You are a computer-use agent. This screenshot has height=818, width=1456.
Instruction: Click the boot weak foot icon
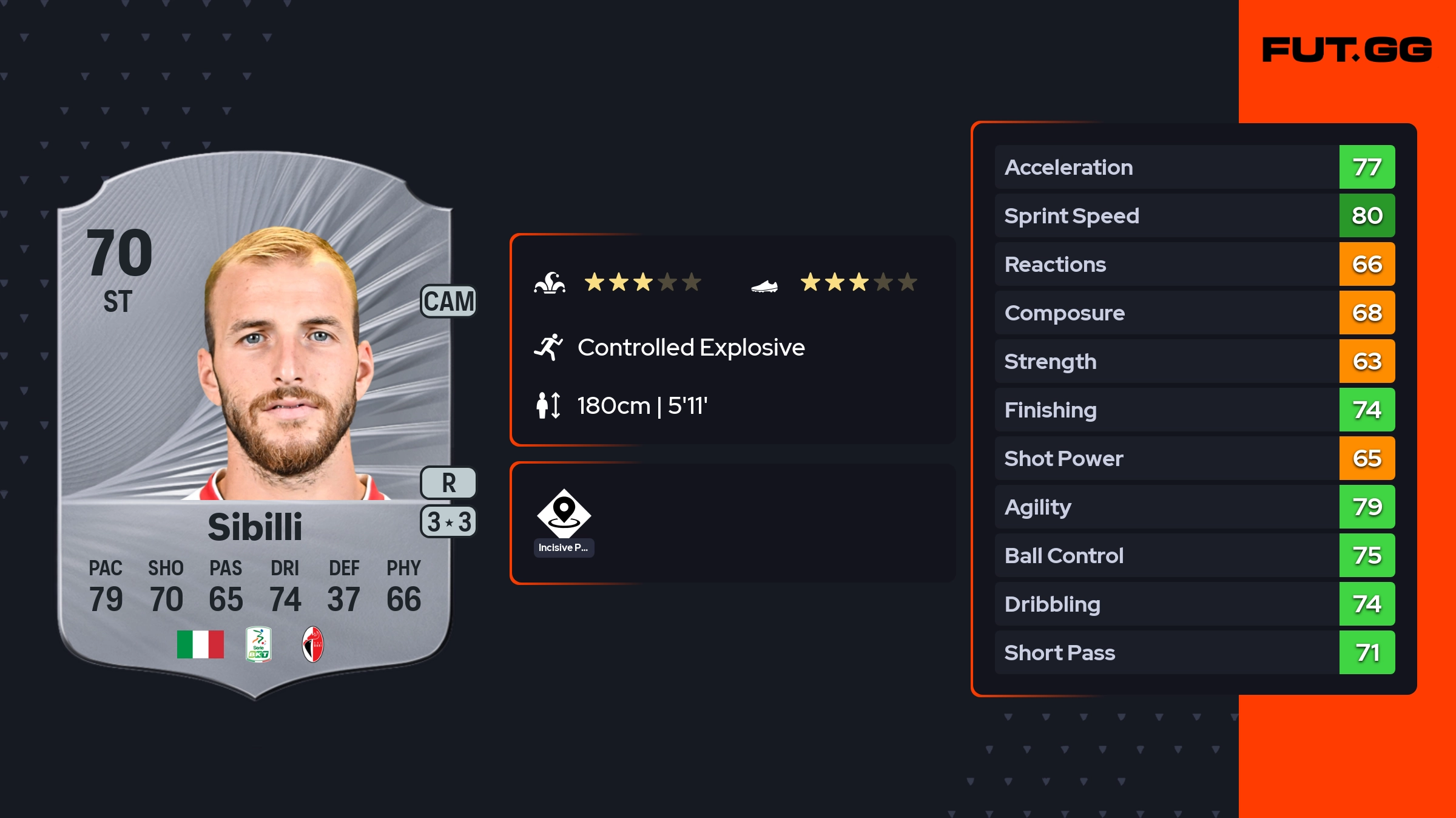[x=764, y=285]
